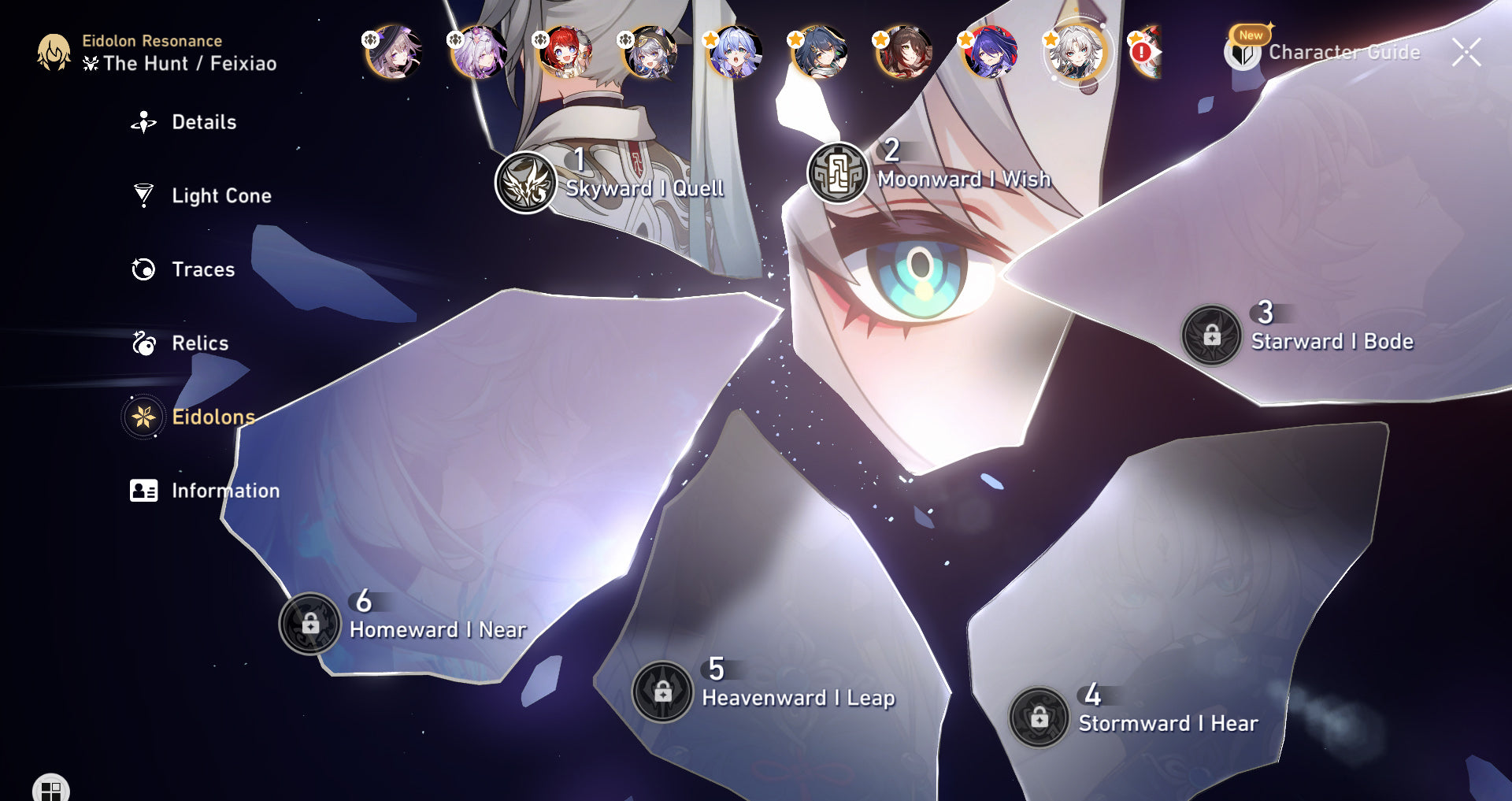The image size is (1512, 801).
Task: Pick the brown-haired character portrait
Action: point(904,53)
